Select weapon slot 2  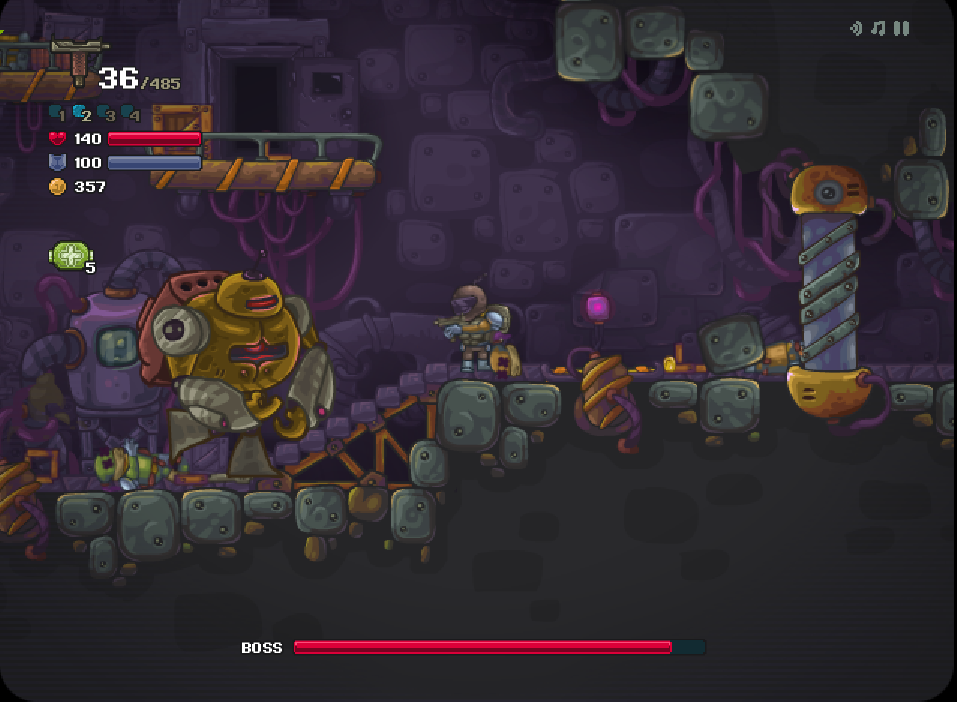pos(82,114)
